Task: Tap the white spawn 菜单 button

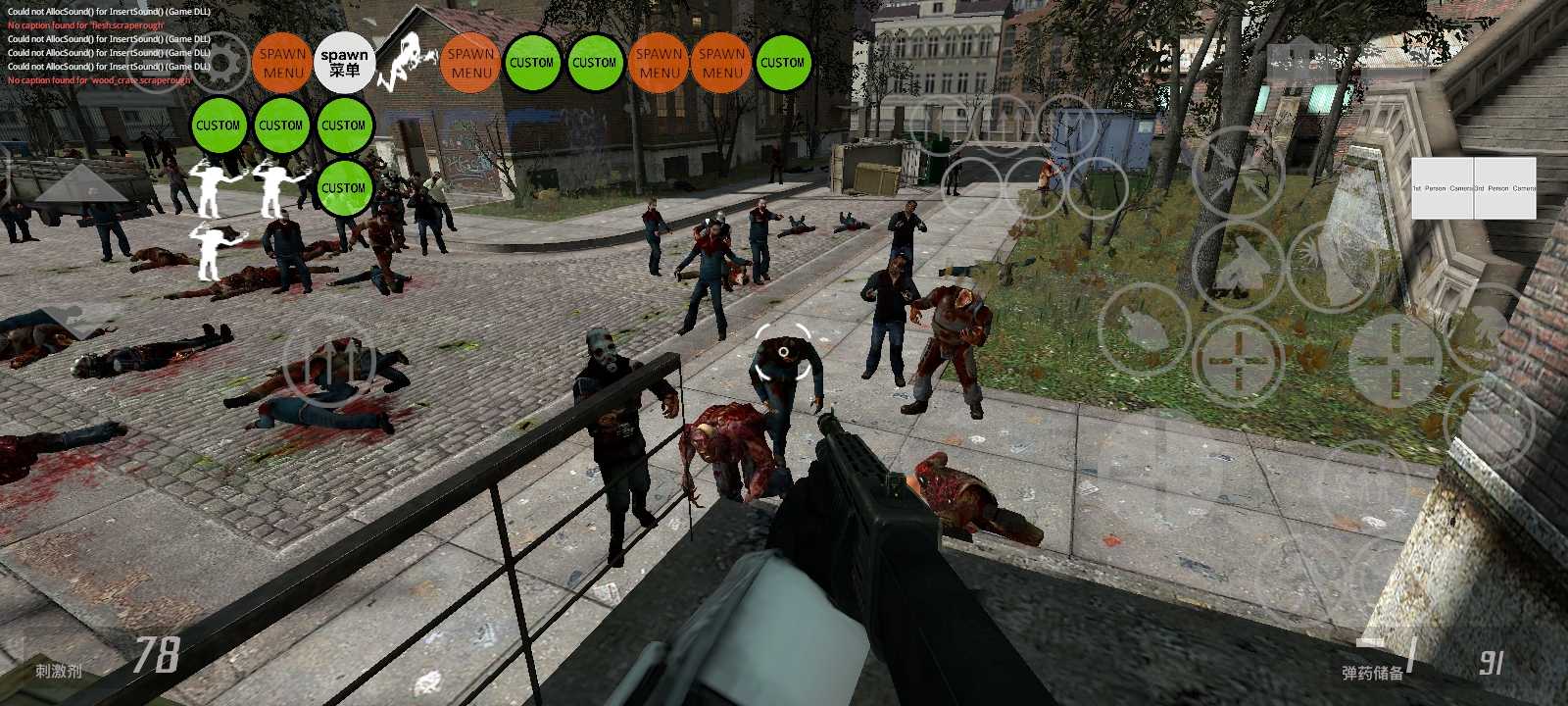Action: pyautogui.click(x=344, y=63)
